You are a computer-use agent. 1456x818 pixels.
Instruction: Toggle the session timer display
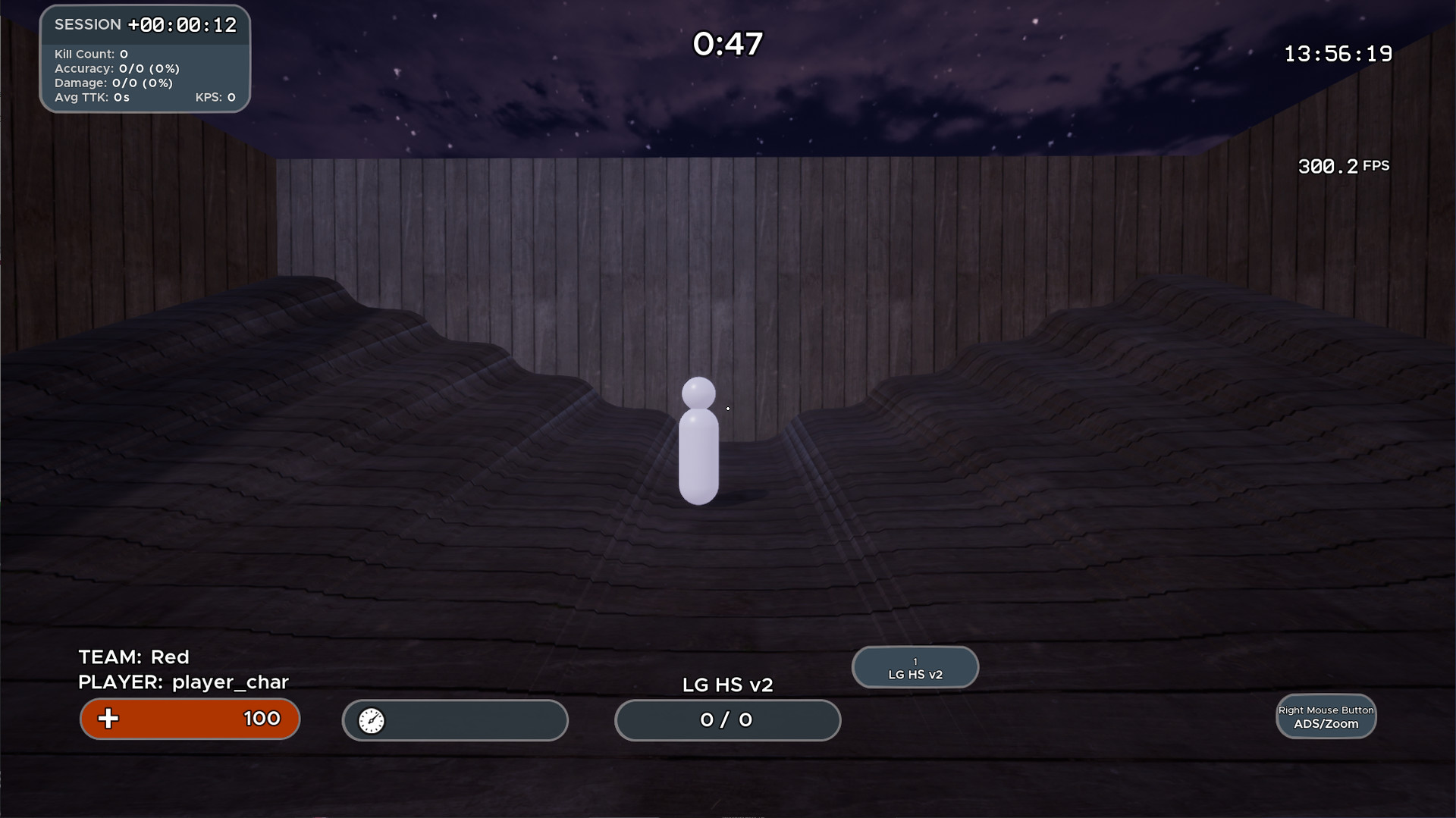tap(182, 24)
